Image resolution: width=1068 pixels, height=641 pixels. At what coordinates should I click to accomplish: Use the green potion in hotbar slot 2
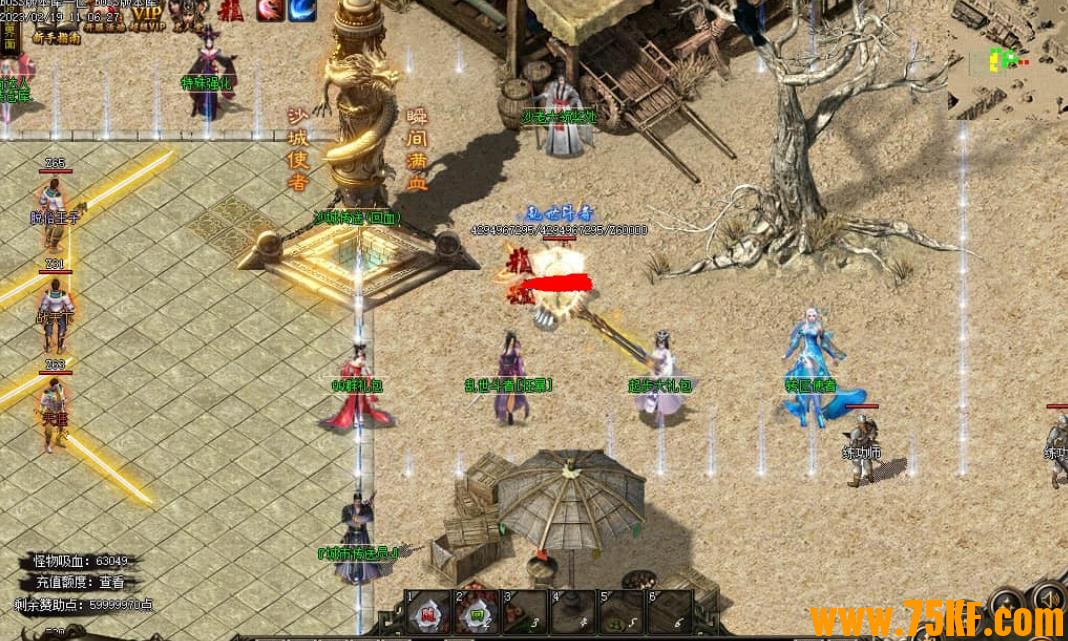477,613
